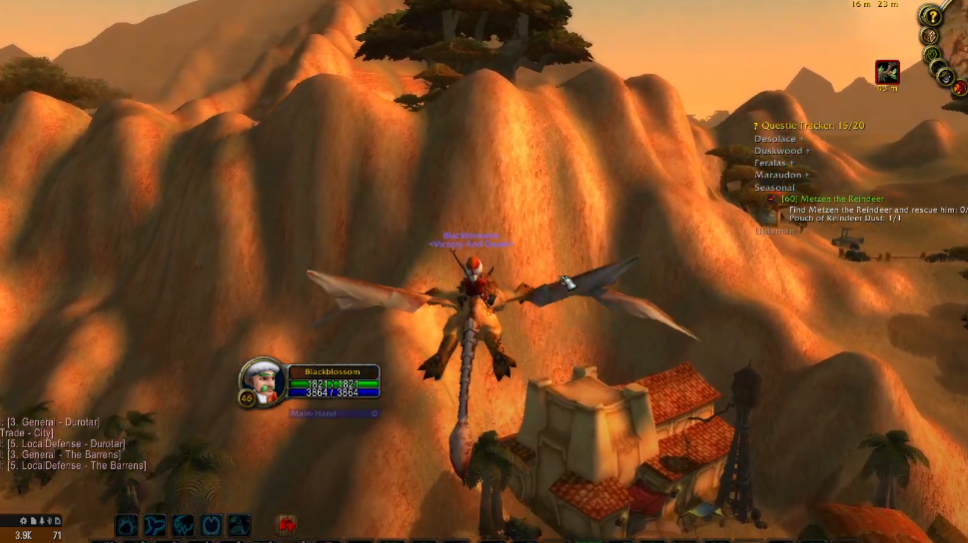Expand the Duskwood quest group
Screen dimensions: 968x543
(782, 151)
